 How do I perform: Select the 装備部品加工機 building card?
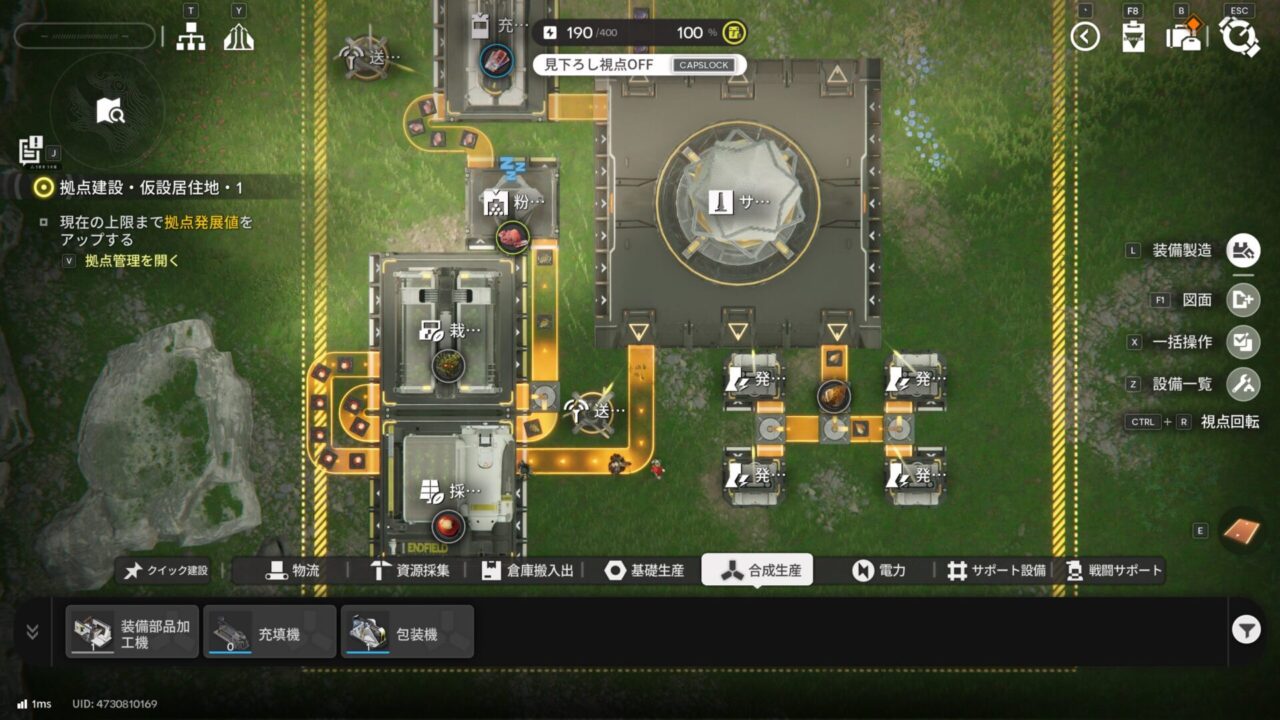[132, 632]
